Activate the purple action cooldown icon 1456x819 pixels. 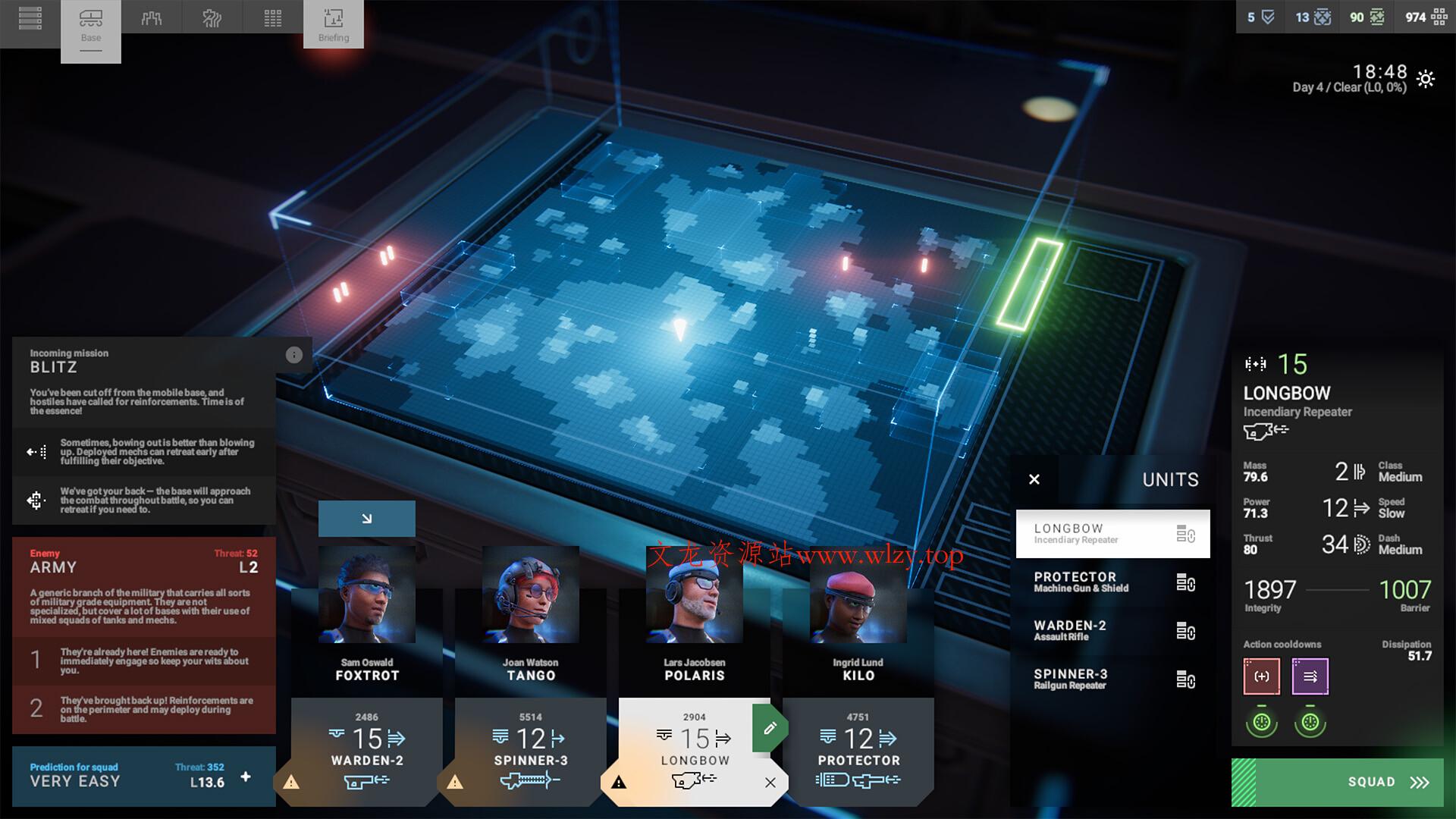(1310, 676)
